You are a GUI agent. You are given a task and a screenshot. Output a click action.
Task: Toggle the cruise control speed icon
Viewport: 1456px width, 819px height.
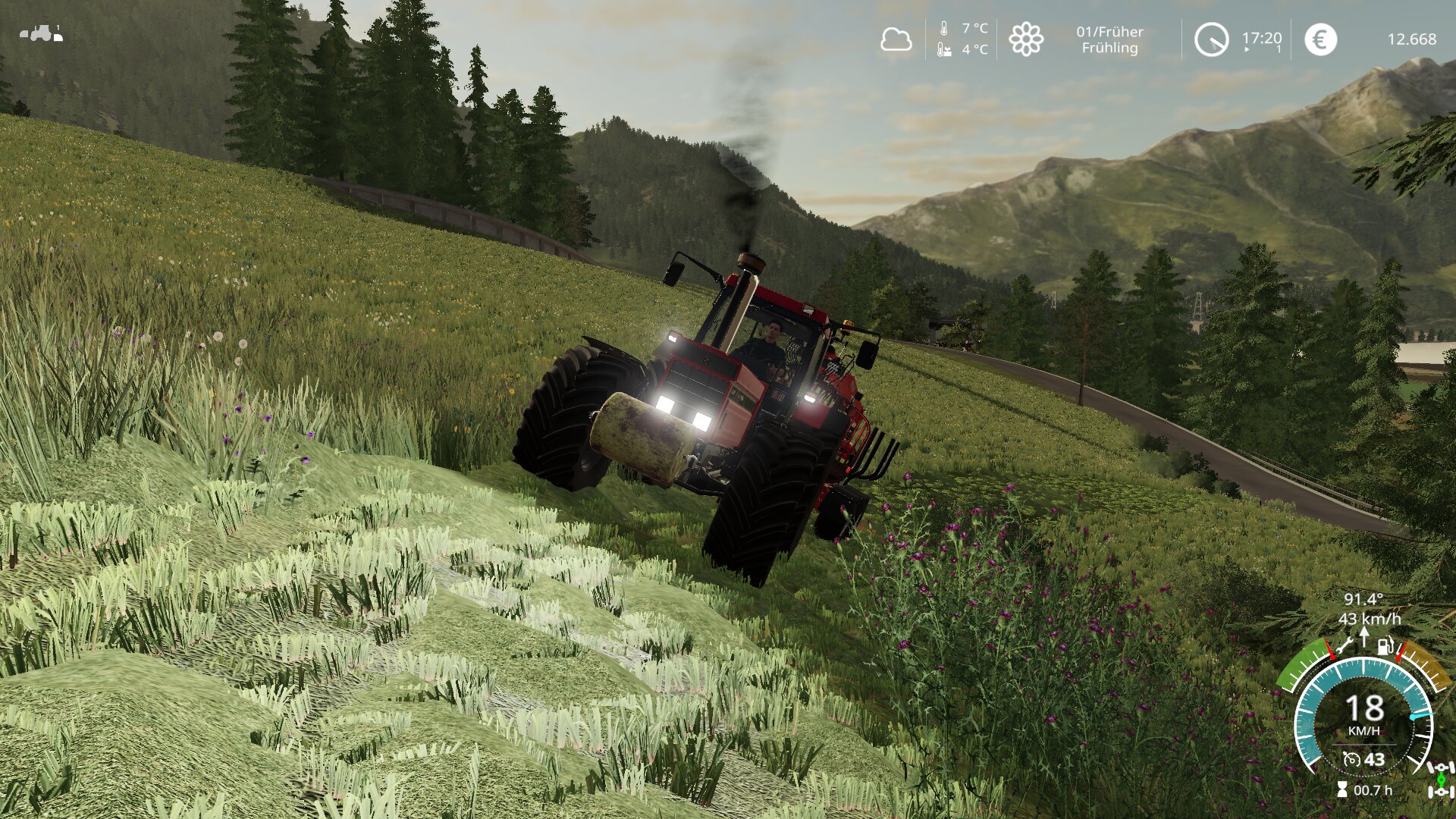[1351, 759]
